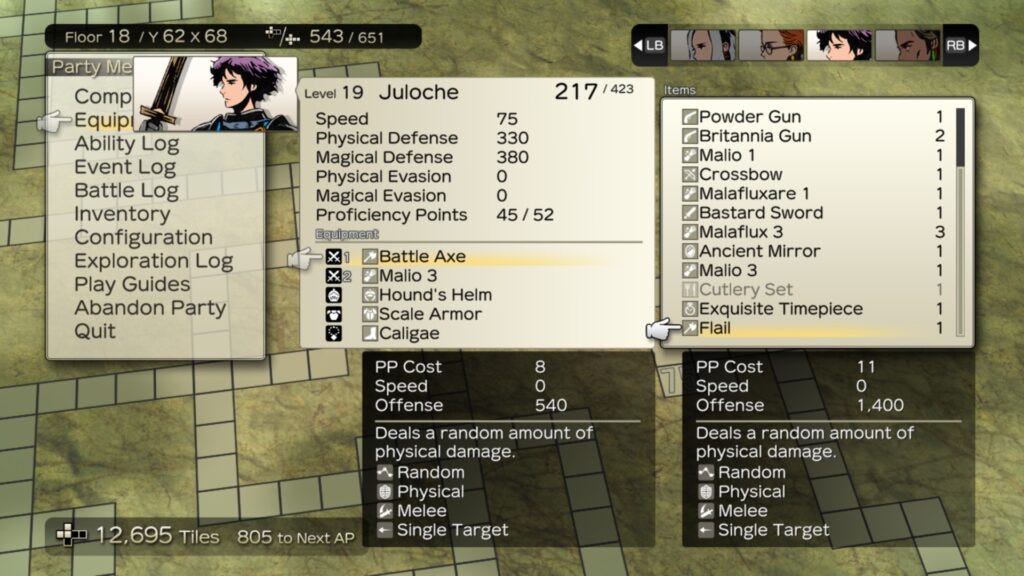Select the equipped Malio 3 weapon slot
The height and width of the screenshot is (576, 1024).
(x=407, y=276)
